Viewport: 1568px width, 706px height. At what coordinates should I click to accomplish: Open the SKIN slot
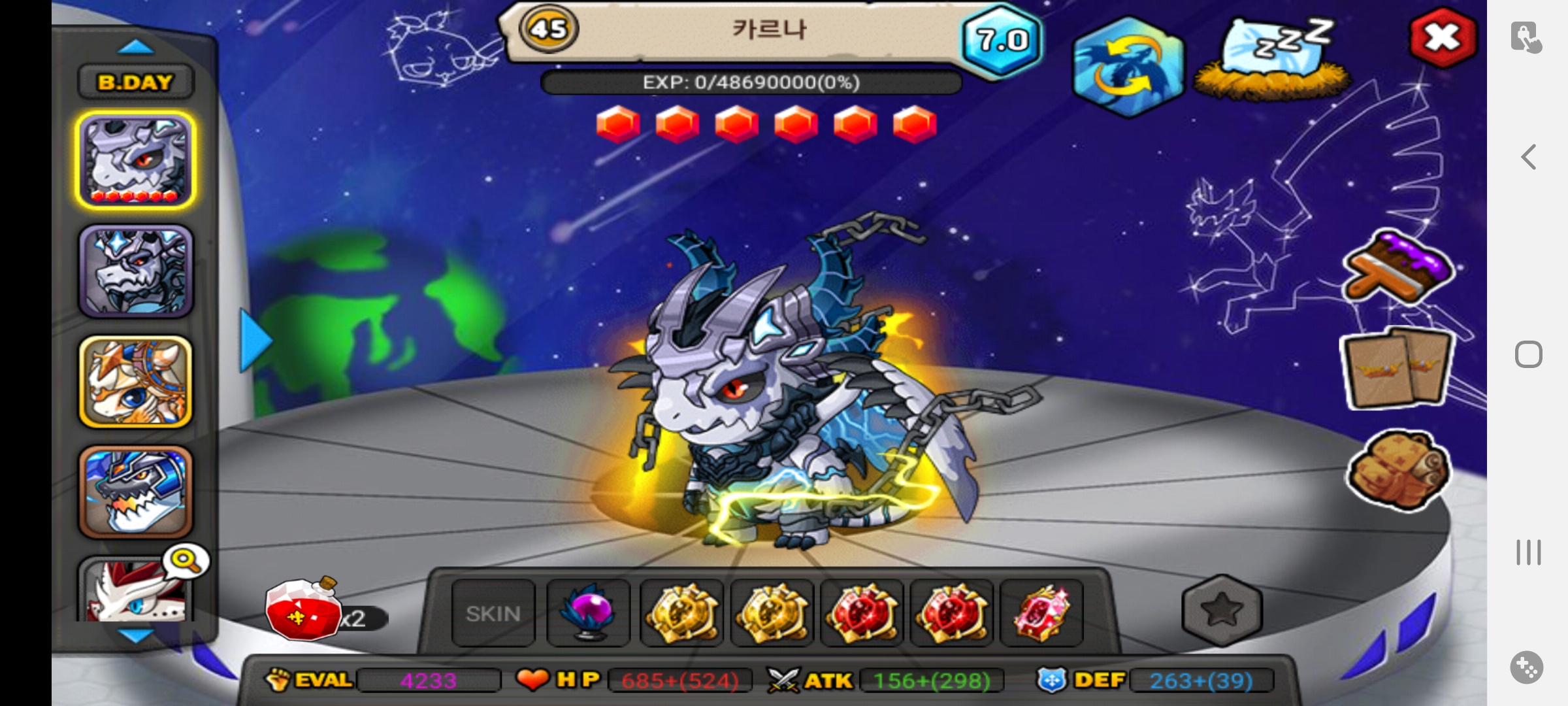(x=493, y=613)
